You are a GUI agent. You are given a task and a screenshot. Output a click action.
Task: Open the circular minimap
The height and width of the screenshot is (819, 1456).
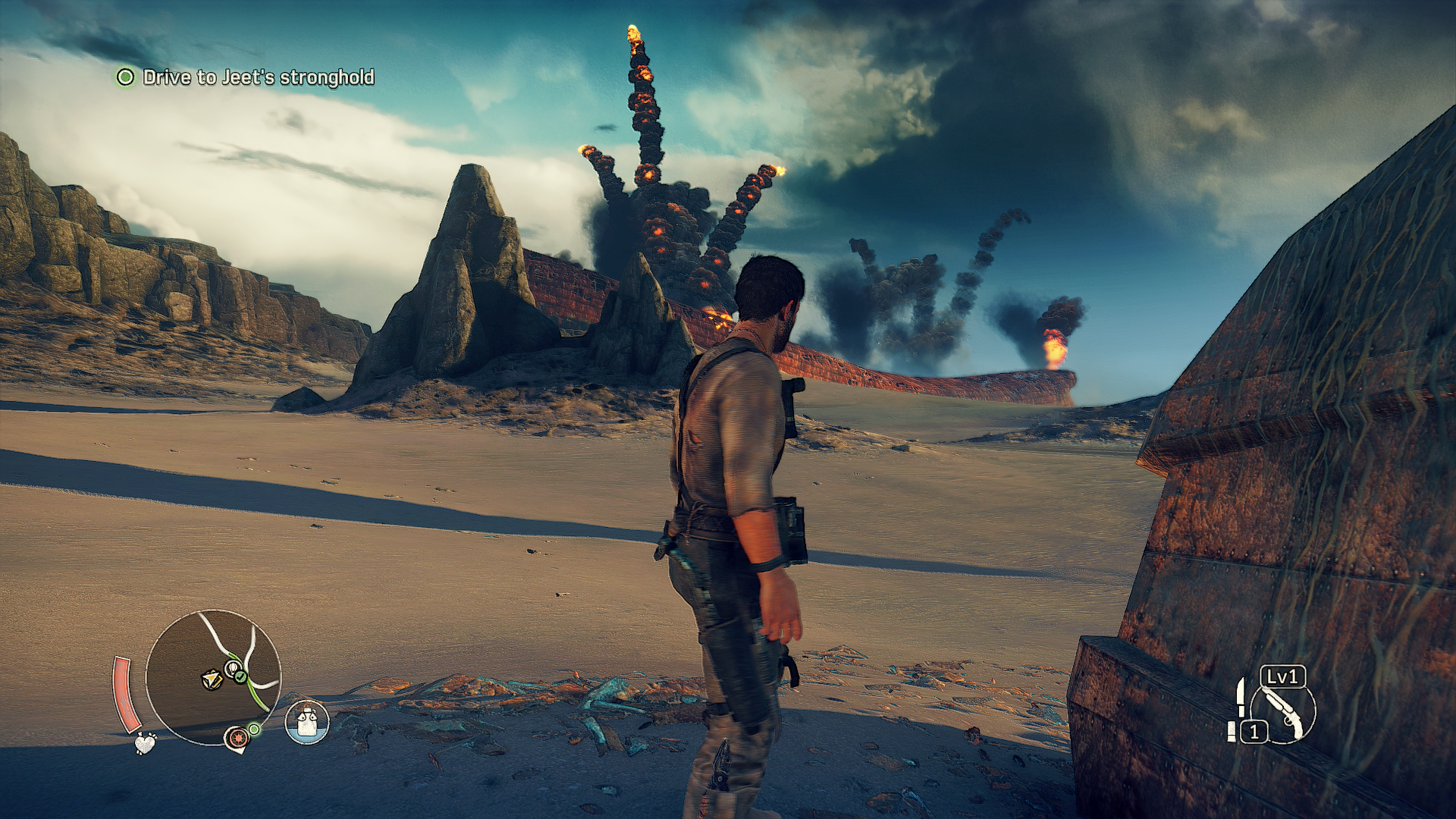coord(213,676)
